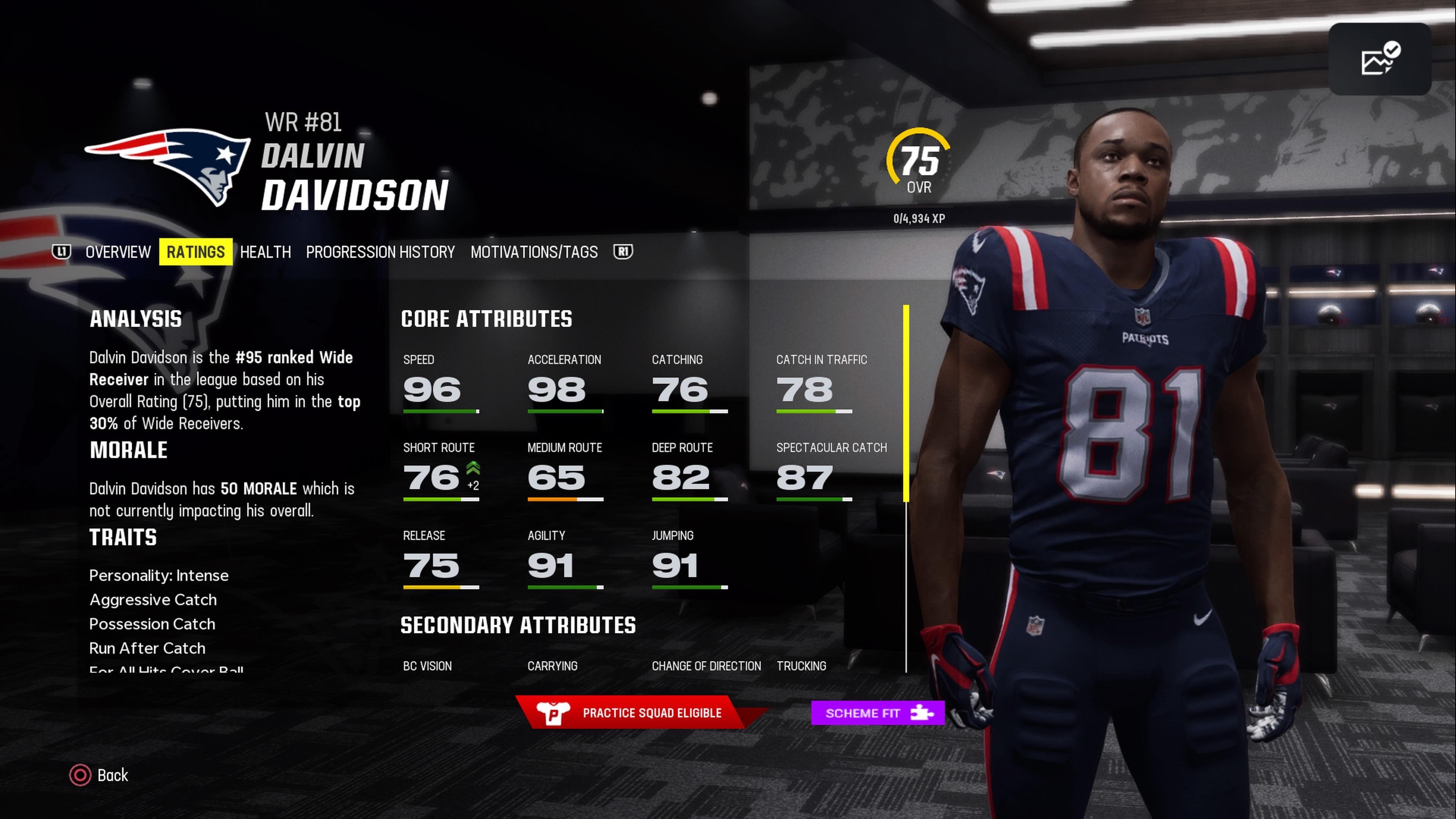The width and height of the screenshot is (1456, 819).
Task: Show the Progression History tab
Action: [380, 252]
